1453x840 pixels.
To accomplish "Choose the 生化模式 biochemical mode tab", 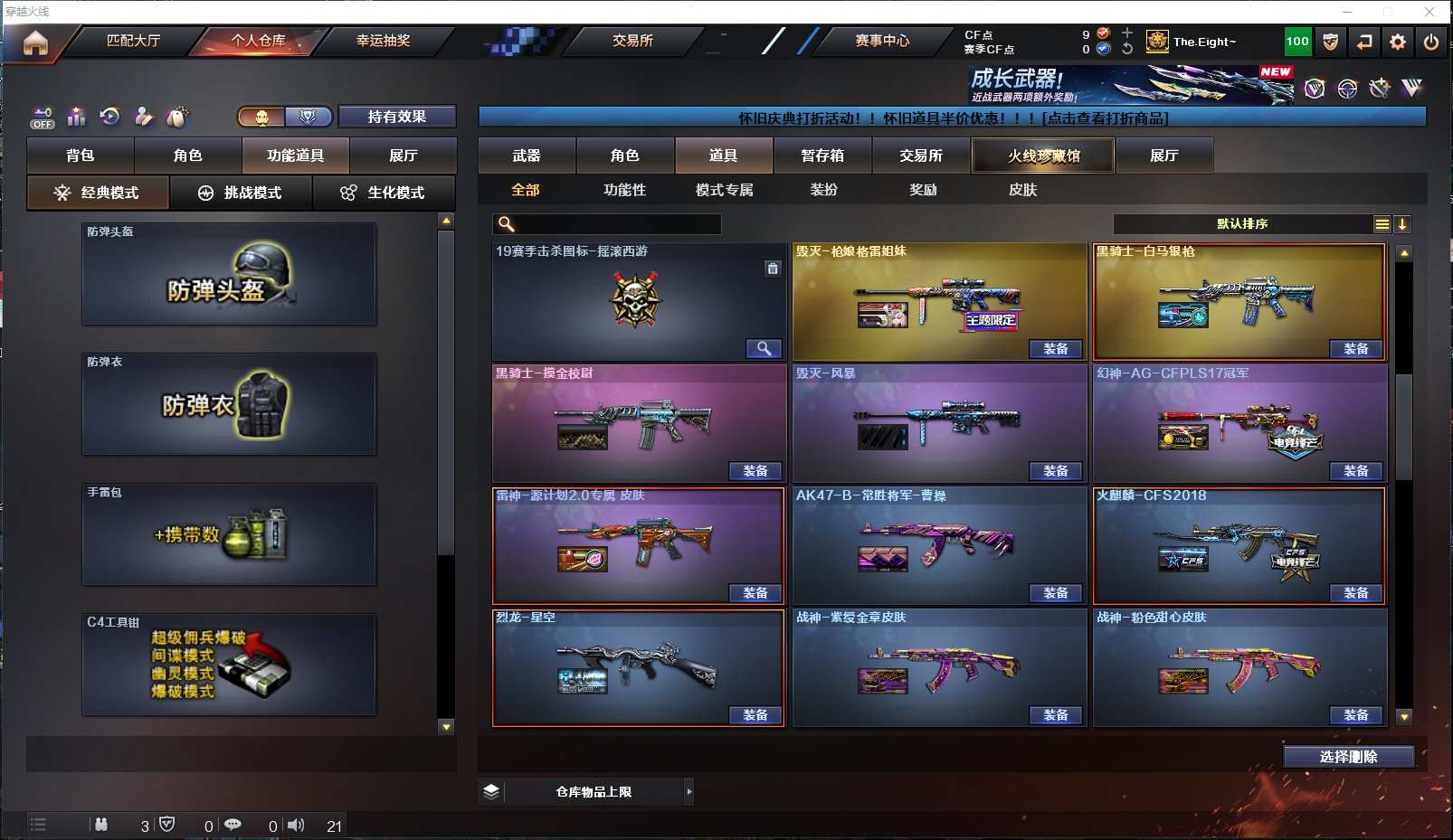I will coord(384,193).
